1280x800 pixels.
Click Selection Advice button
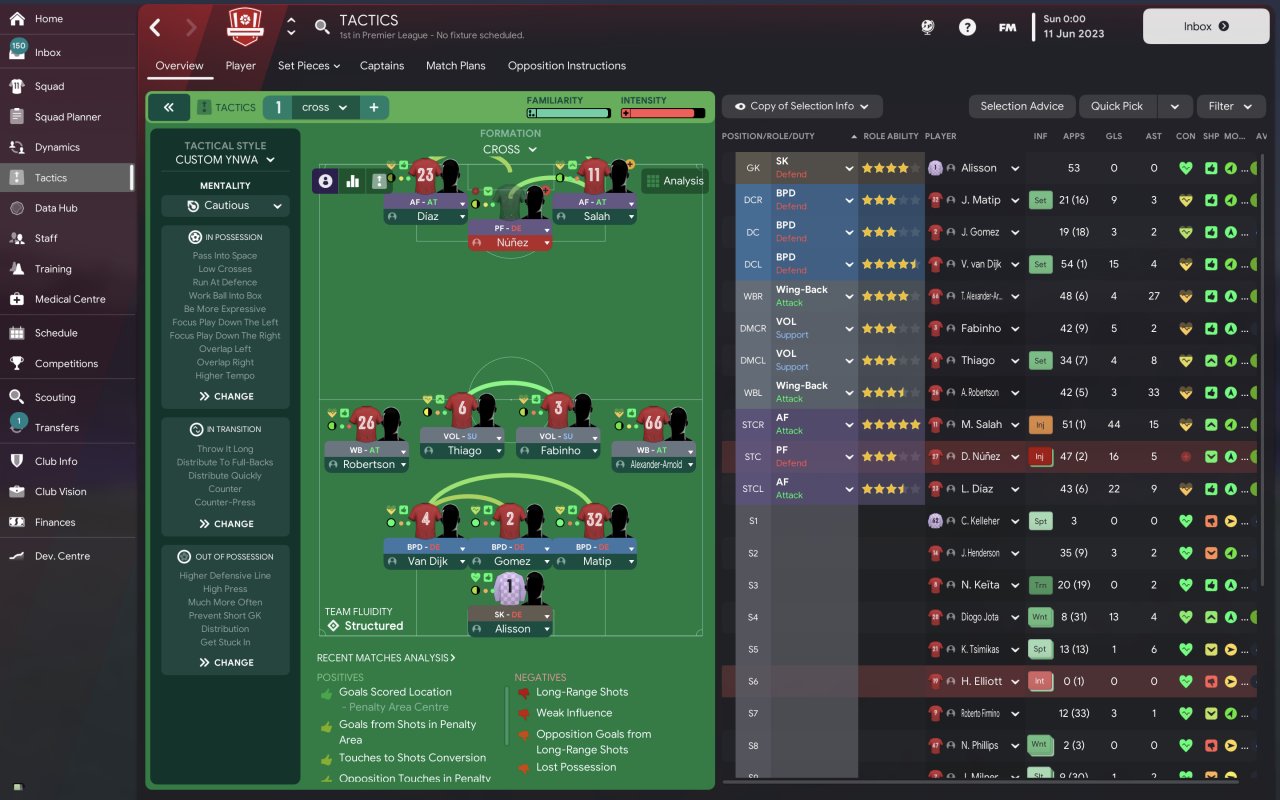(1021, 106)
